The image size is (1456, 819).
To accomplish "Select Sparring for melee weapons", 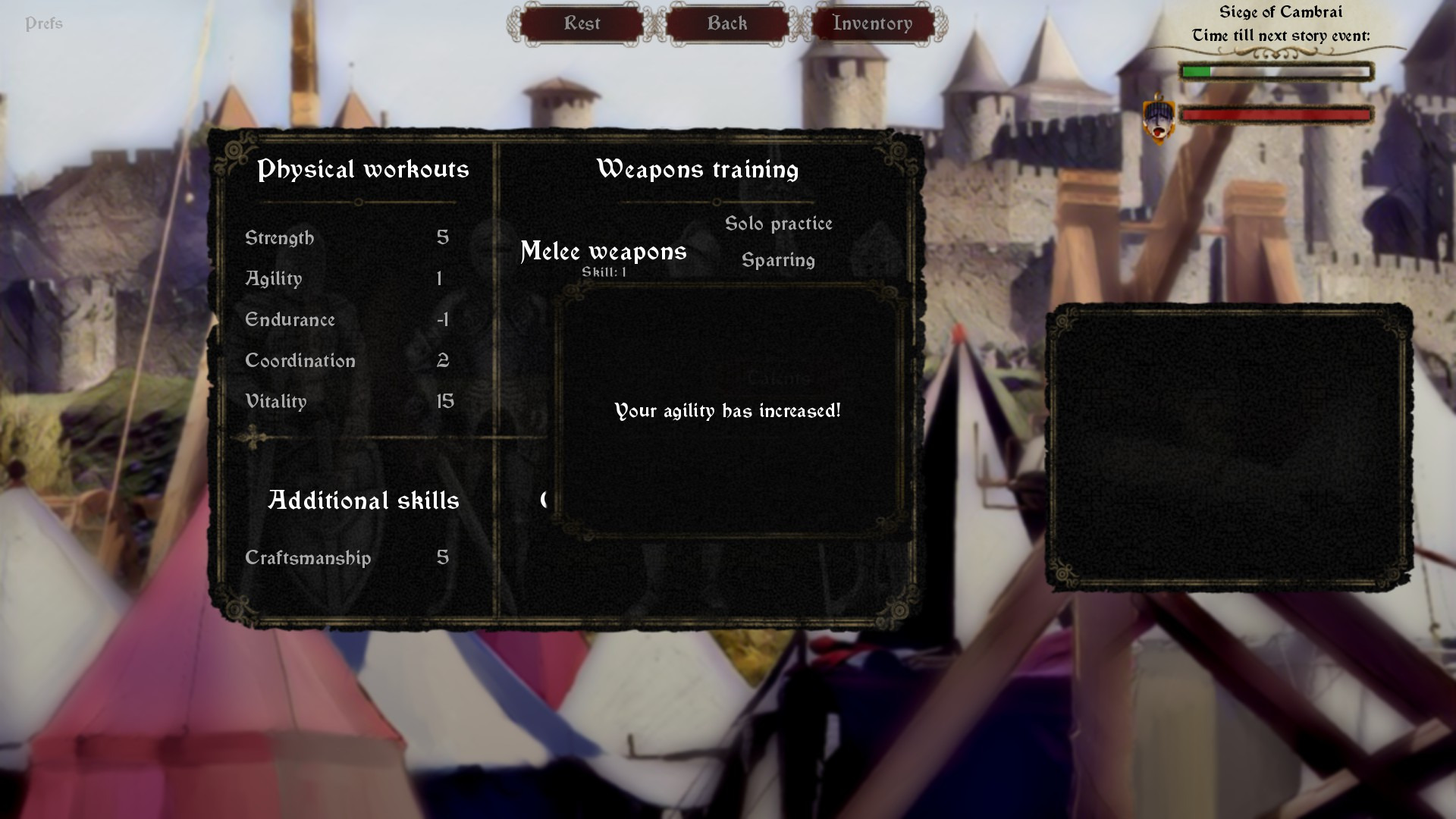I will coord(778,260).
